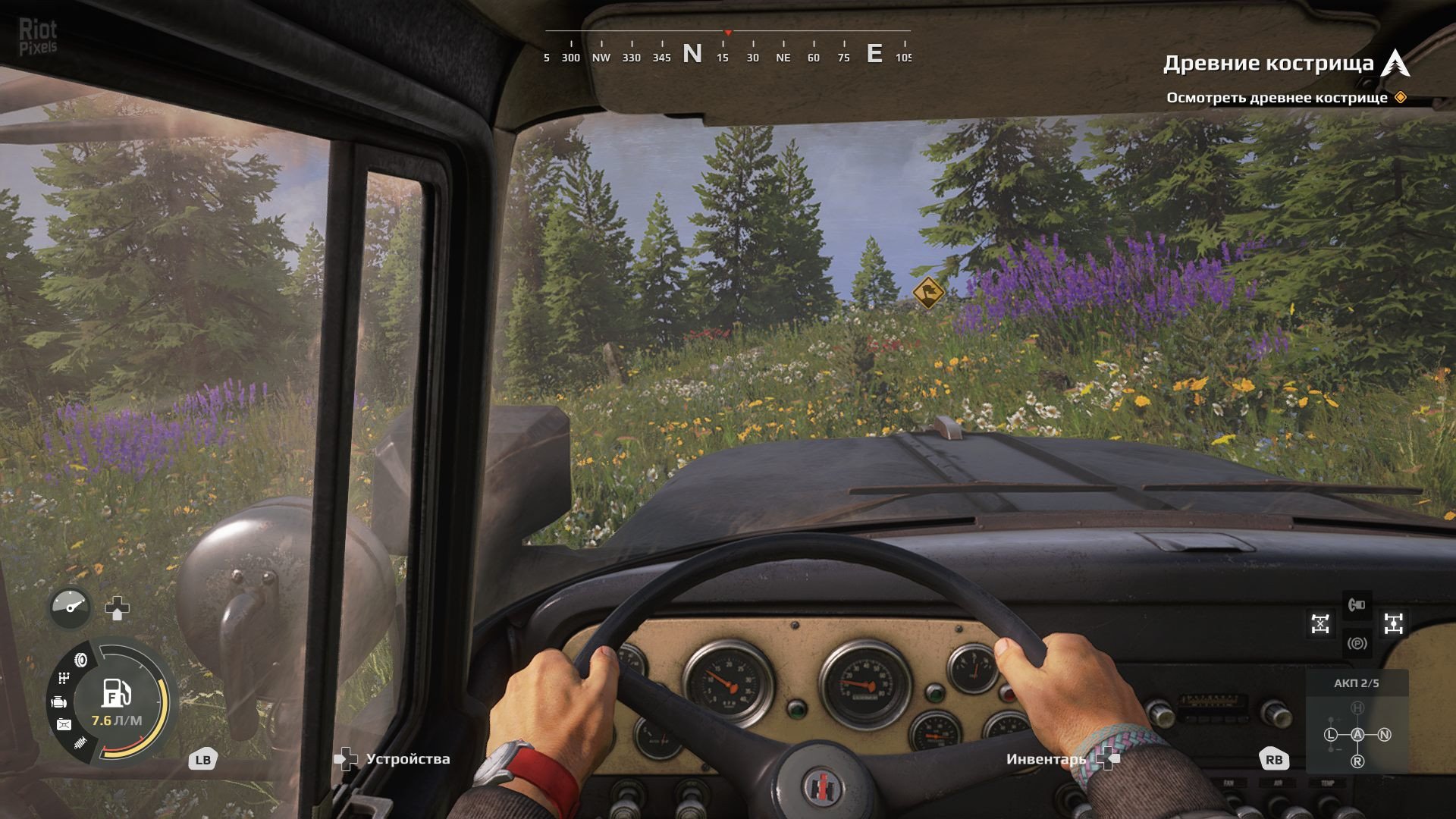Viewport: 1456px width, 819px height.
Task: Open the Древние кострища objective tracker
Action: click(x=1269, y=64)
